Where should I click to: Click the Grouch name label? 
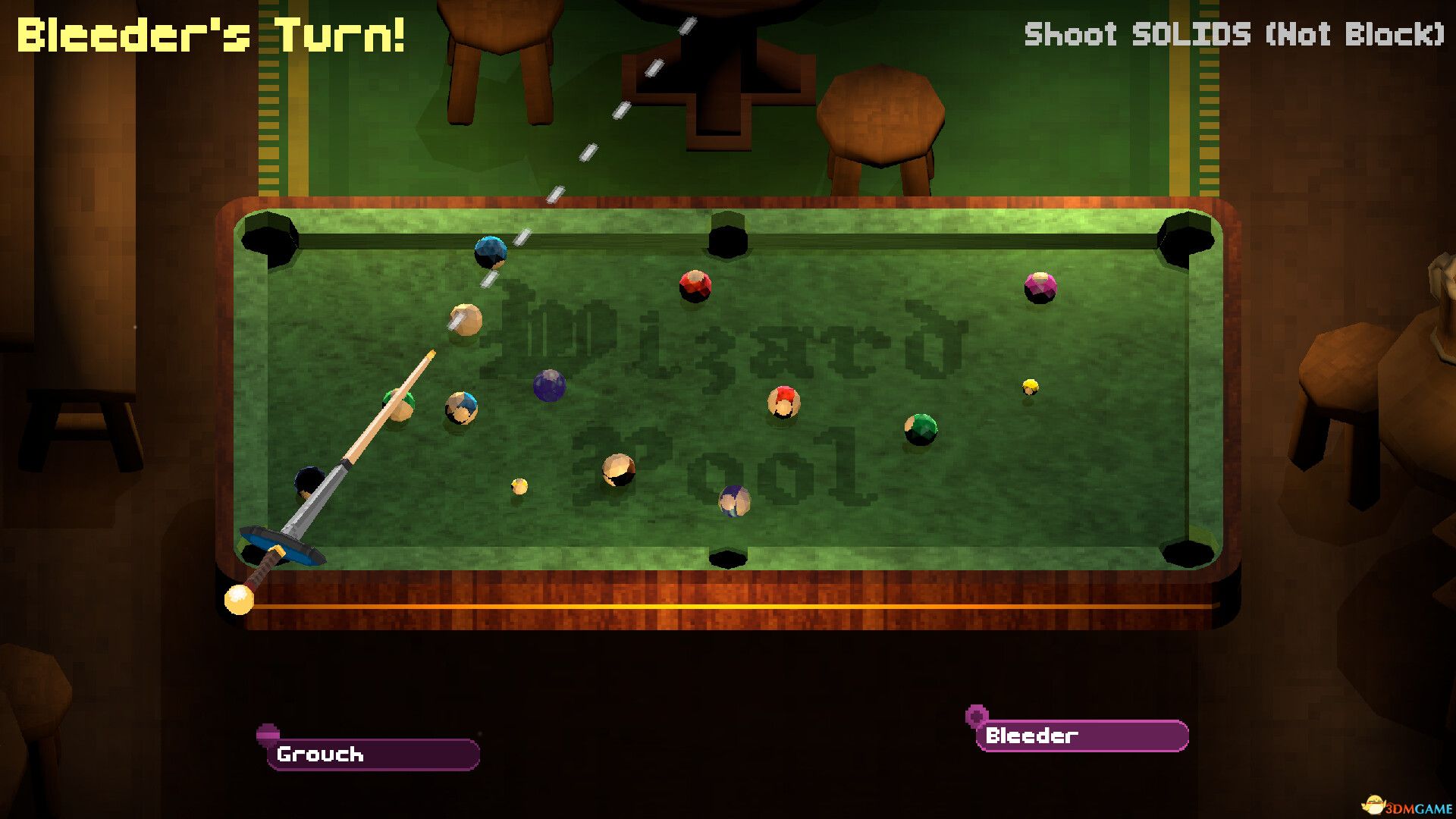click(x=320, y=755)
